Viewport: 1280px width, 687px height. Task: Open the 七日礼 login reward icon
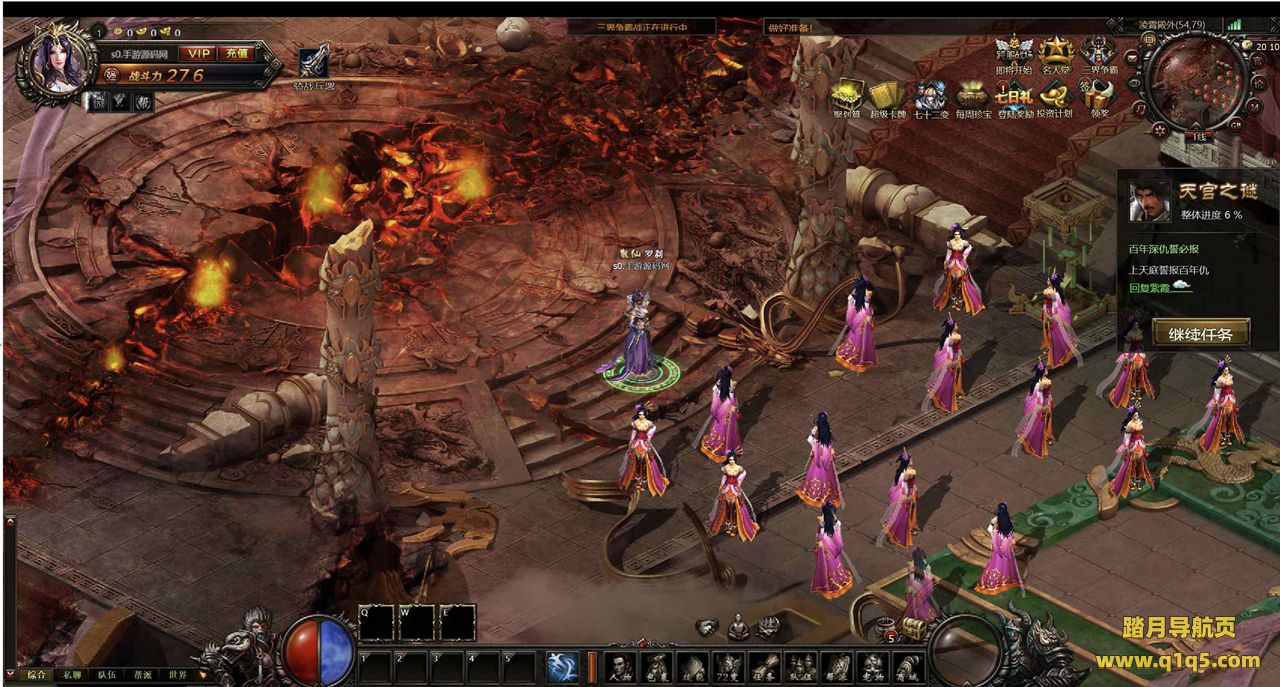[x=1013, y=98]
